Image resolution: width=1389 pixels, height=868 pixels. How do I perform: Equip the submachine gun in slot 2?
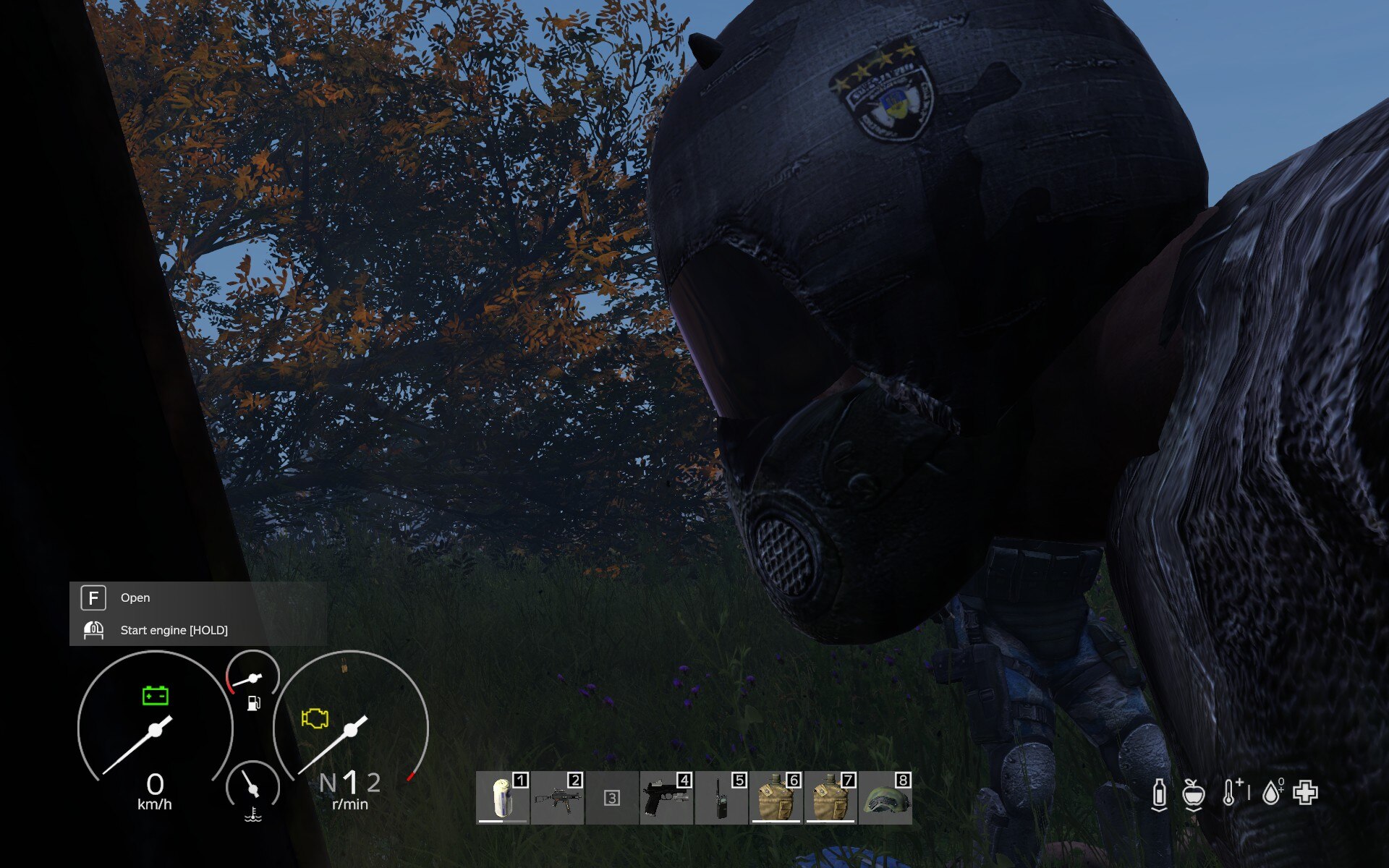pyautogui.click(x=557, y=798)
